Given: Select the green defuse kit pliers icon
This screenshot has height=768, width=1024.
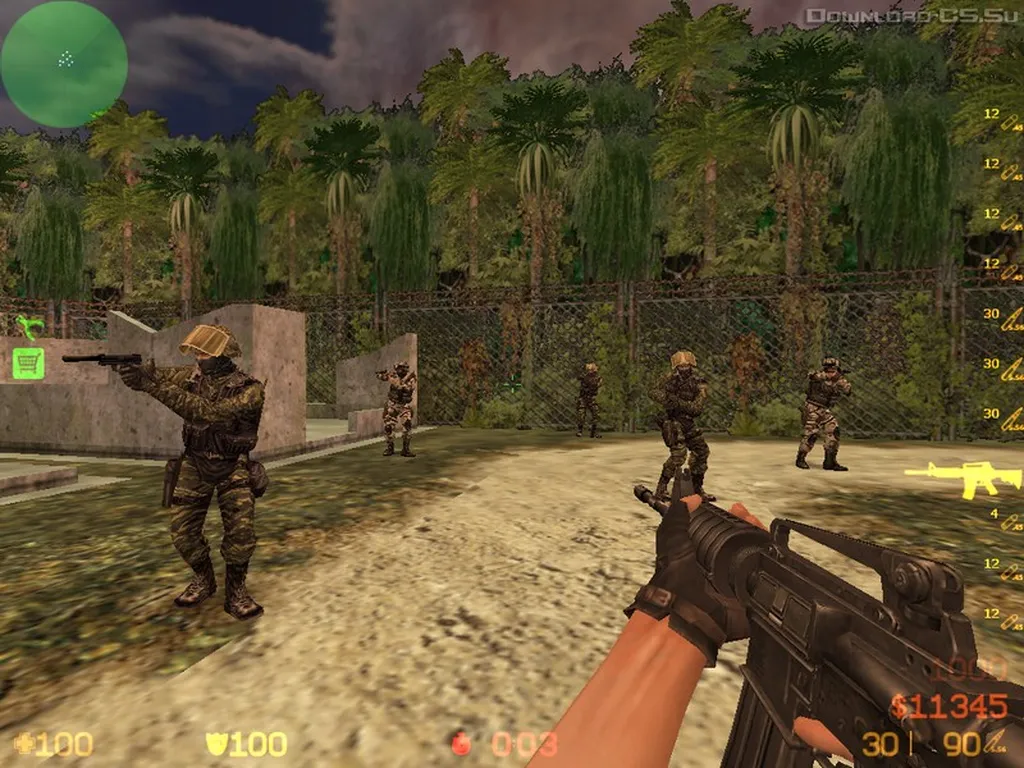Looking at the screenshot, I should 29,326.
